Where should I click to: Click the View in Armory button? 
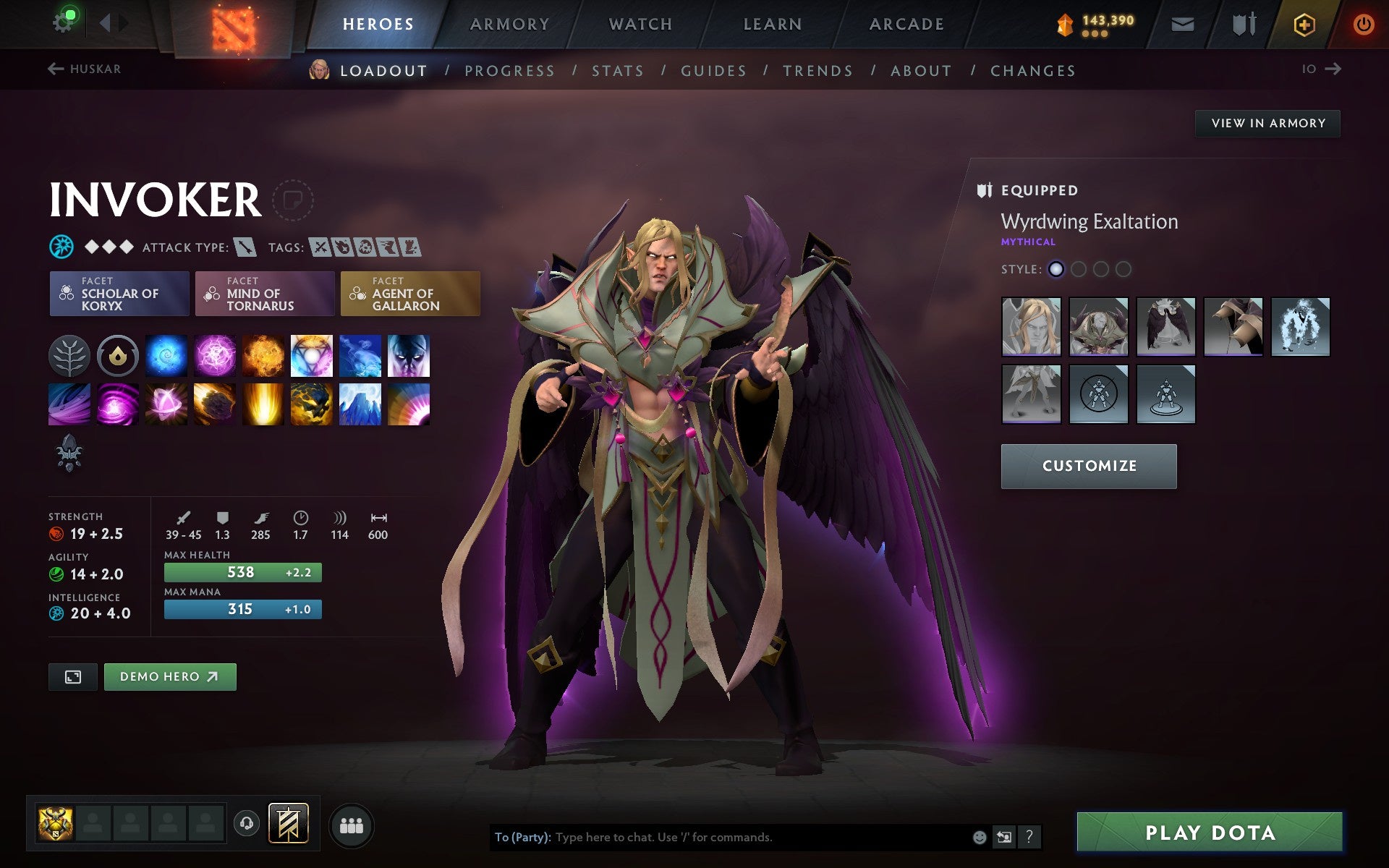(x=1267, y=123)
